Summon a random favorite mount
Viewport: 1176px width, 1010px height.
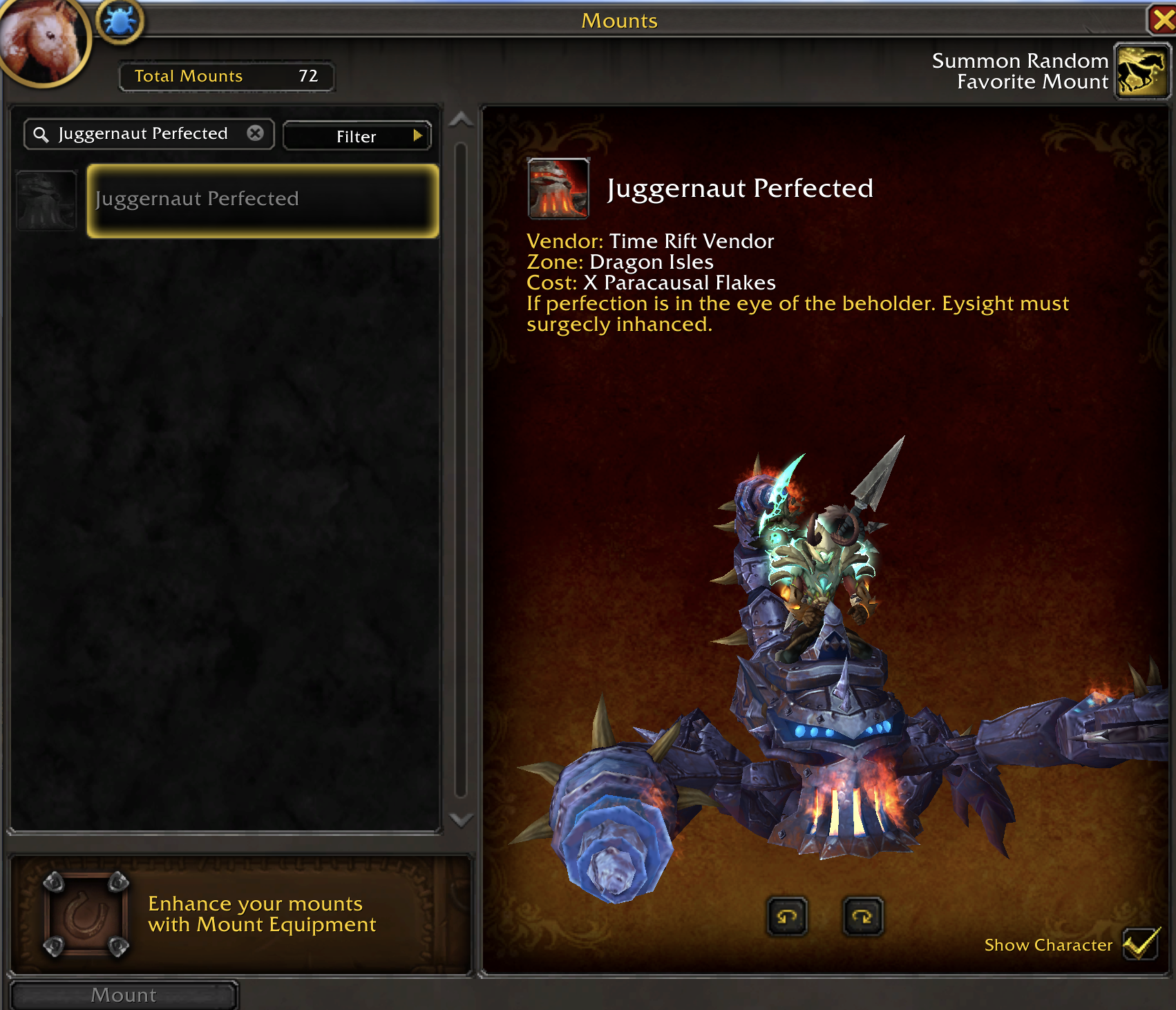click(1141, 72)
